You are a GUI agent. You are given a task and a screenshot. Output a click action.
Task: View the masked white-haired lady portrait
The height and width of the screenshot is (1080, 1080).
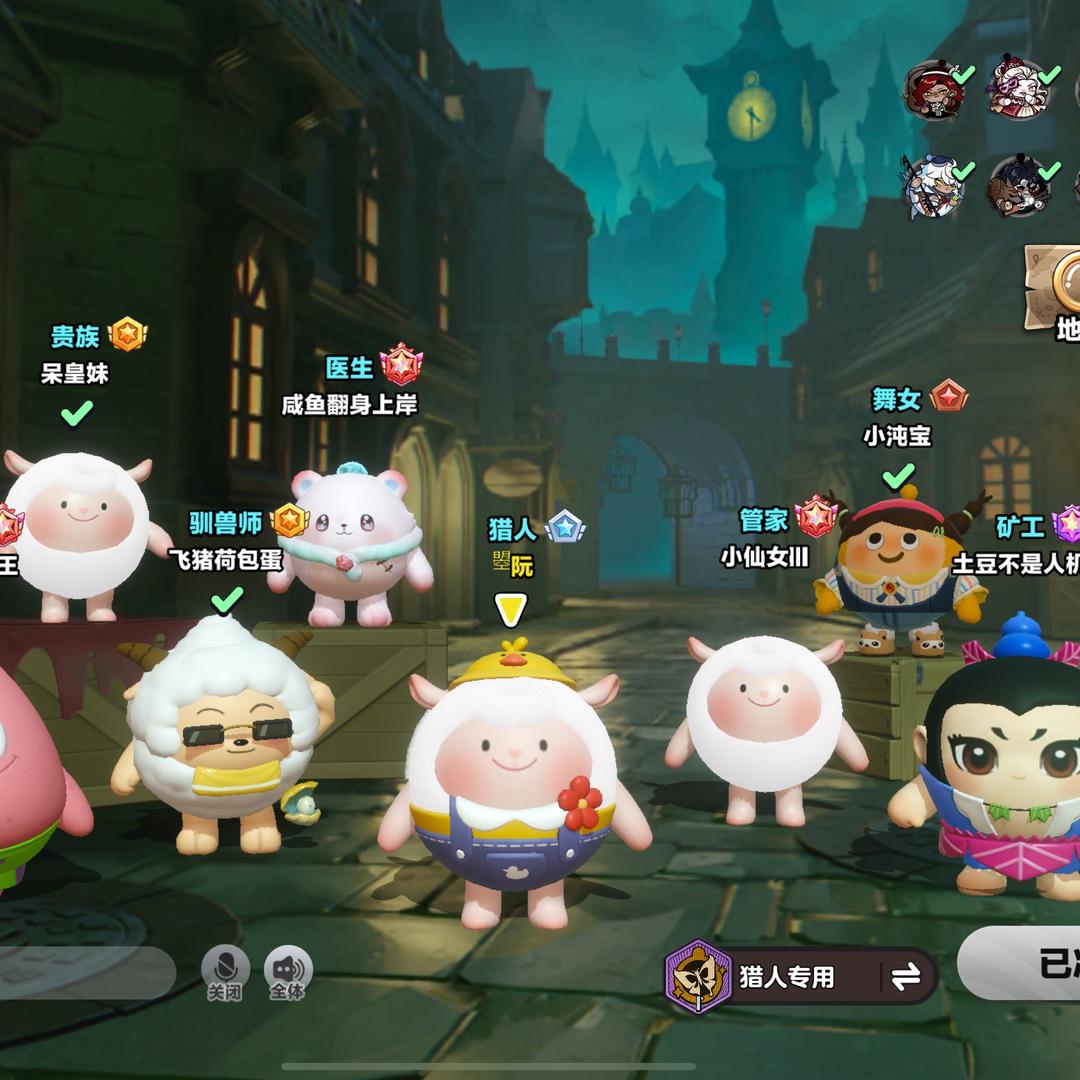pos(1017,87)
